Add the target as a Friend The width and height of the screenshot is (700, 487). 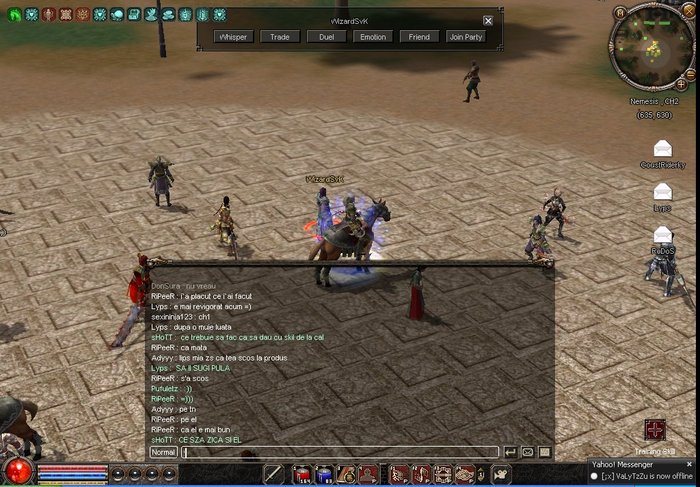[x=419, y=37]
